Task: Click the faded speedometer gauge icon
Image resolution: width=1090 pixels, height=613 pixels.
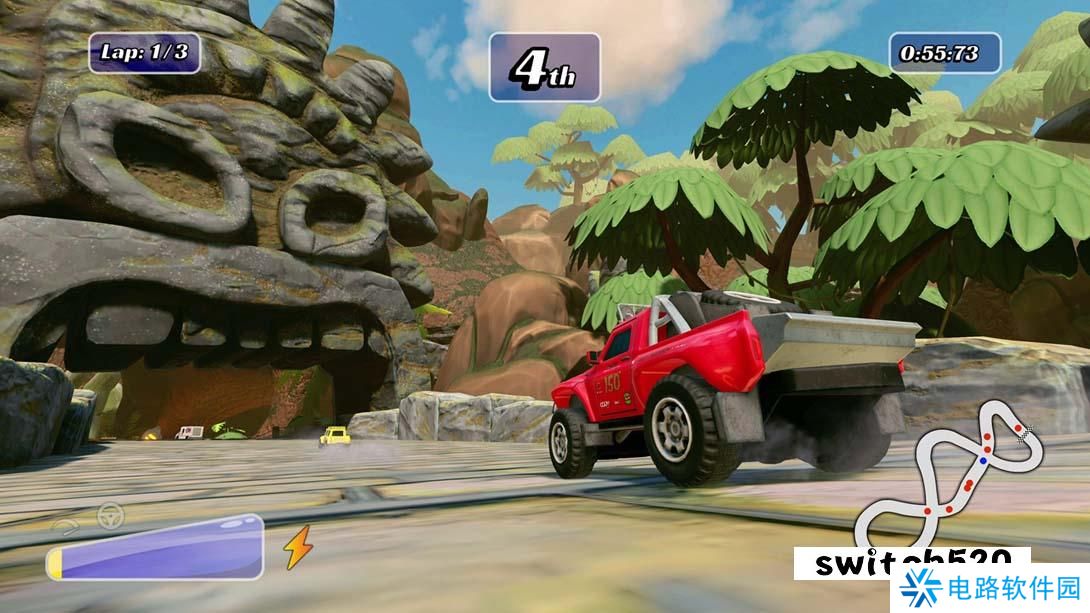Action: pos(64,525)
